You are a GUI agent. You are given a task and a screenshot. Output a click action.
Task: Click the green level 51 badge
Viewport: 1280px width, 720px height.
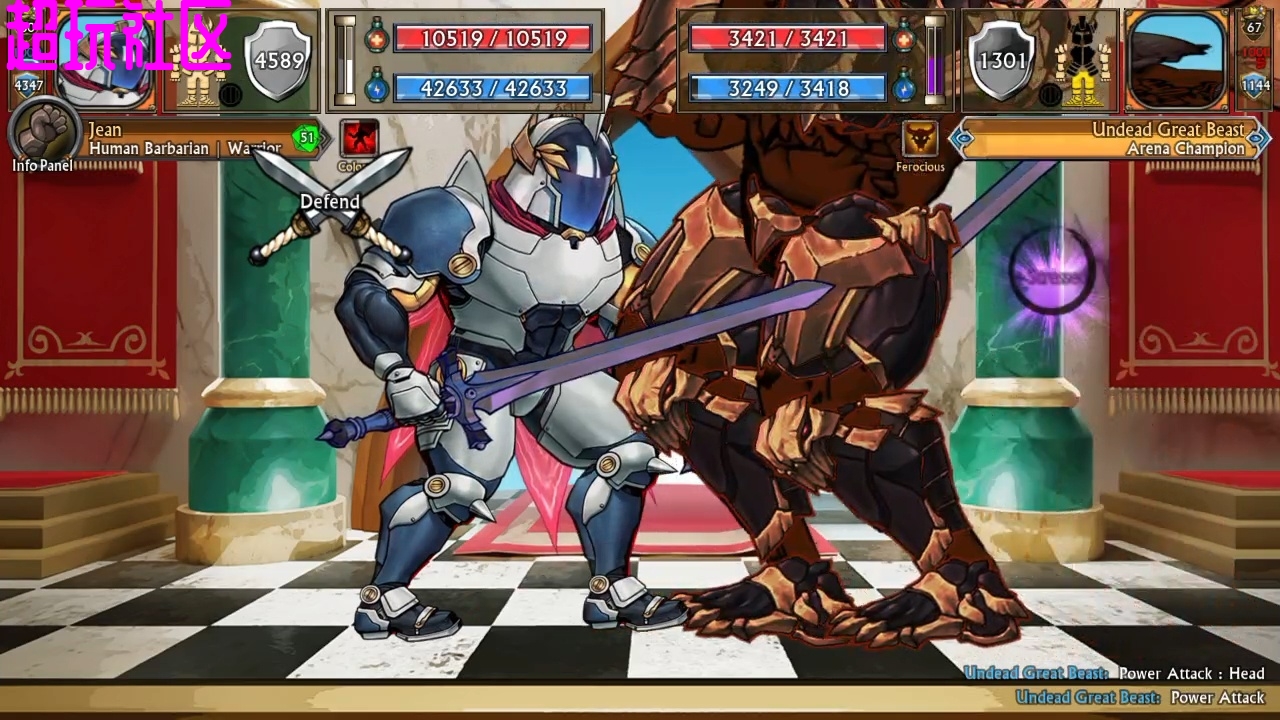(x=307, y=137)
